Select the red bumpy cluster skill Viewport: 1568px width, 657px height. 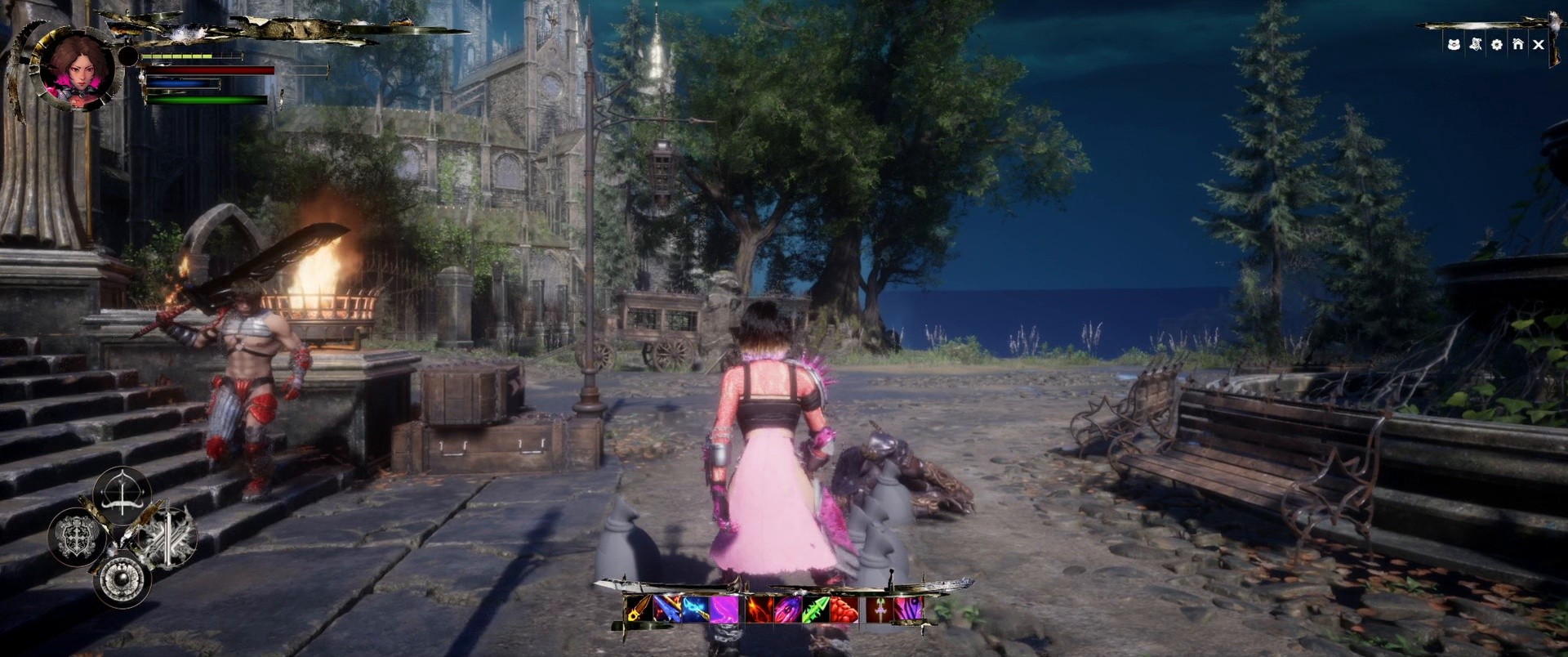pos(844,610)
